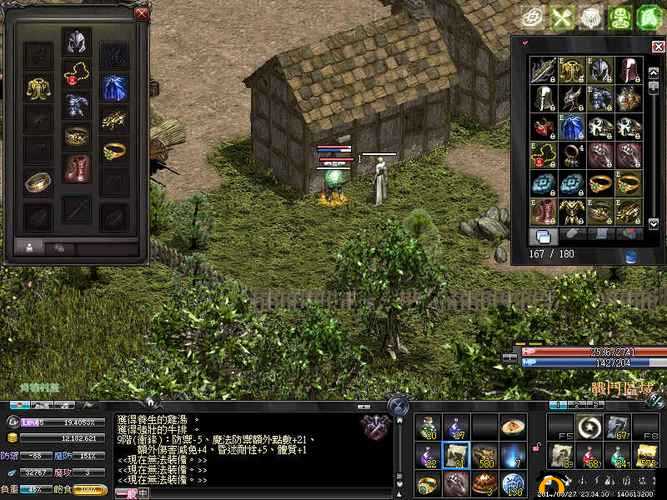Viewport: 667px width, 500px height.
Task: Click the bright green leaf menu icon
Action: coord(649,17)
